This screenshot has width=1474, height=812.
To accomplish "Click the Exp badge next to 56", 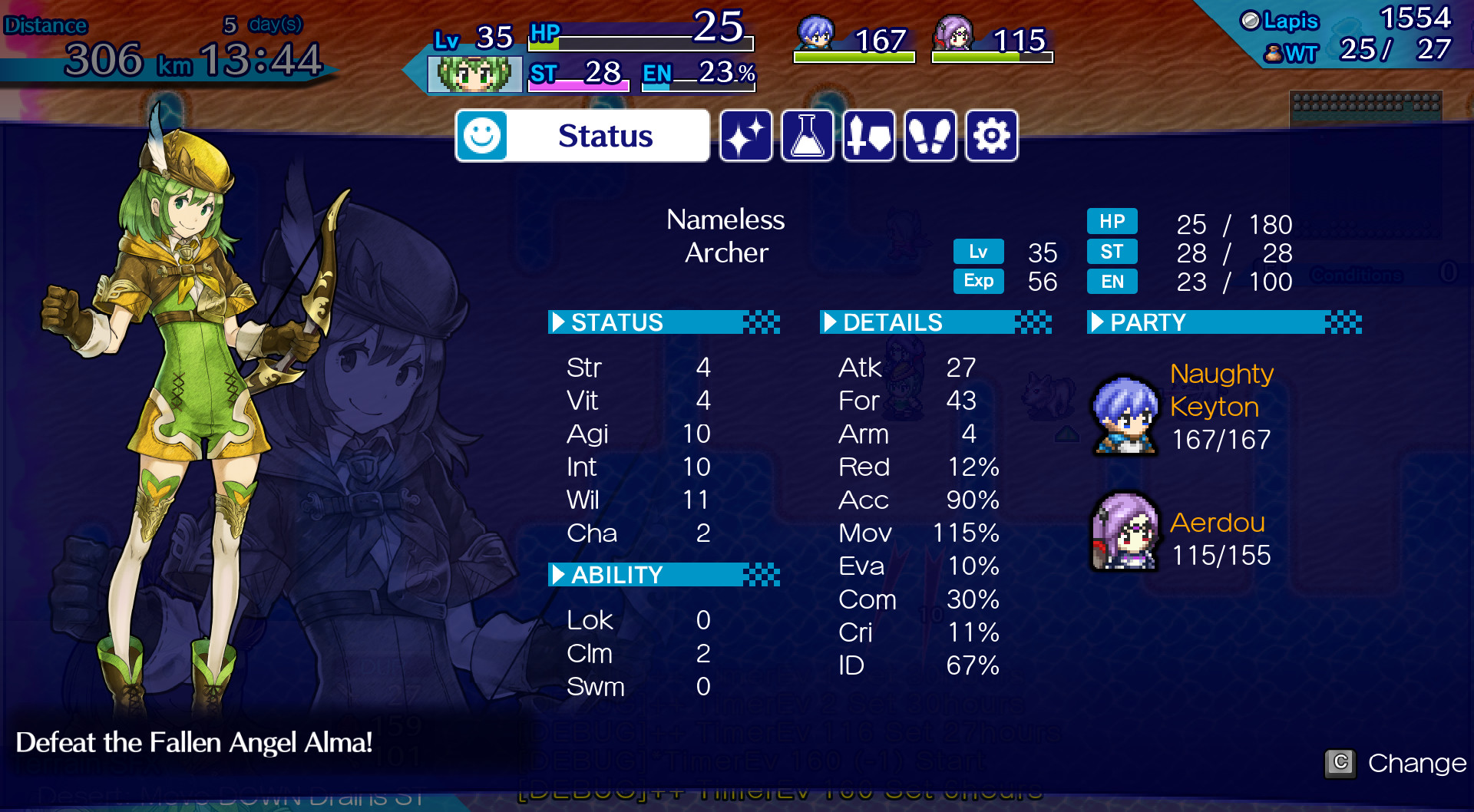I will 978,281.
